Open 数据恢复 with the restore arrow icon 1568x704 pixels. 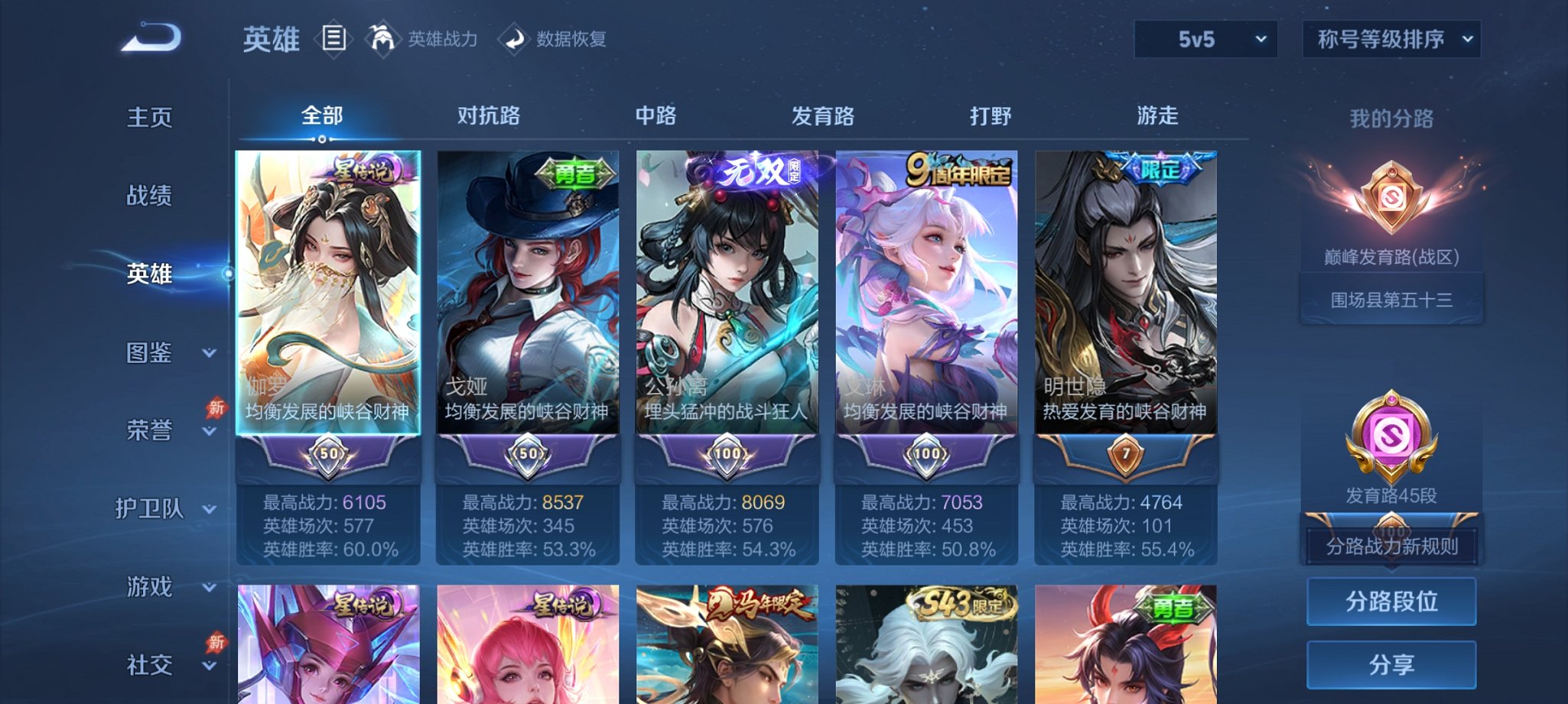click(512, 37)
